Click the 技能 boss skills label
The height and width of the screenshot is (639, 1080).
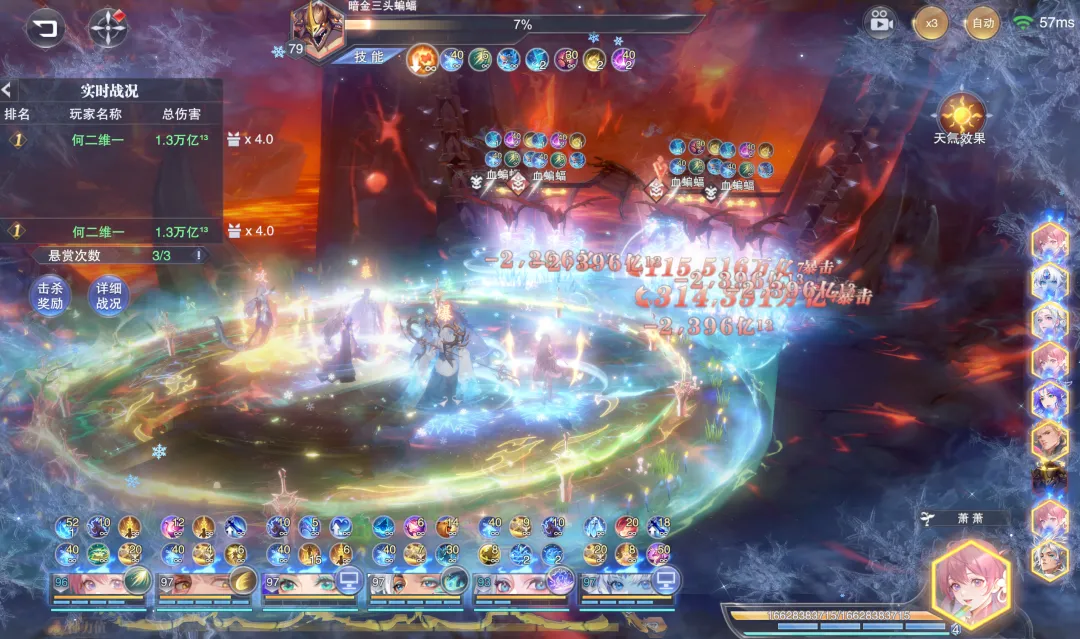370,57
